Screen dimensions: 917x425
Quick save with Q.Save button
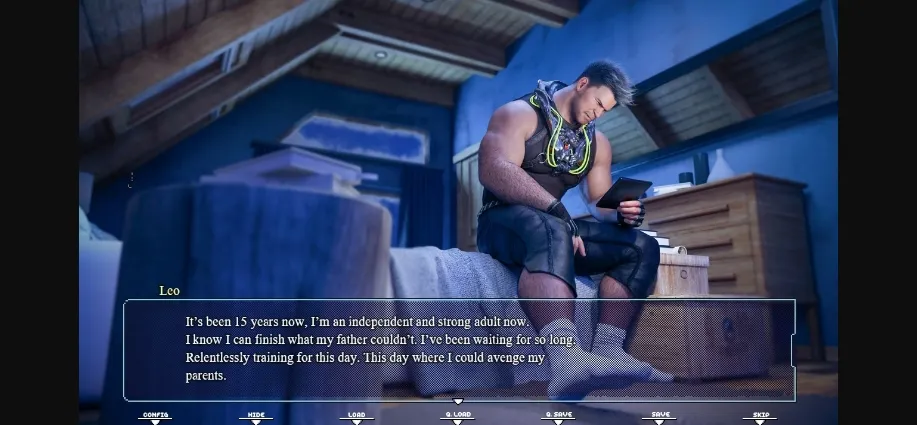[x=558, y=415]
